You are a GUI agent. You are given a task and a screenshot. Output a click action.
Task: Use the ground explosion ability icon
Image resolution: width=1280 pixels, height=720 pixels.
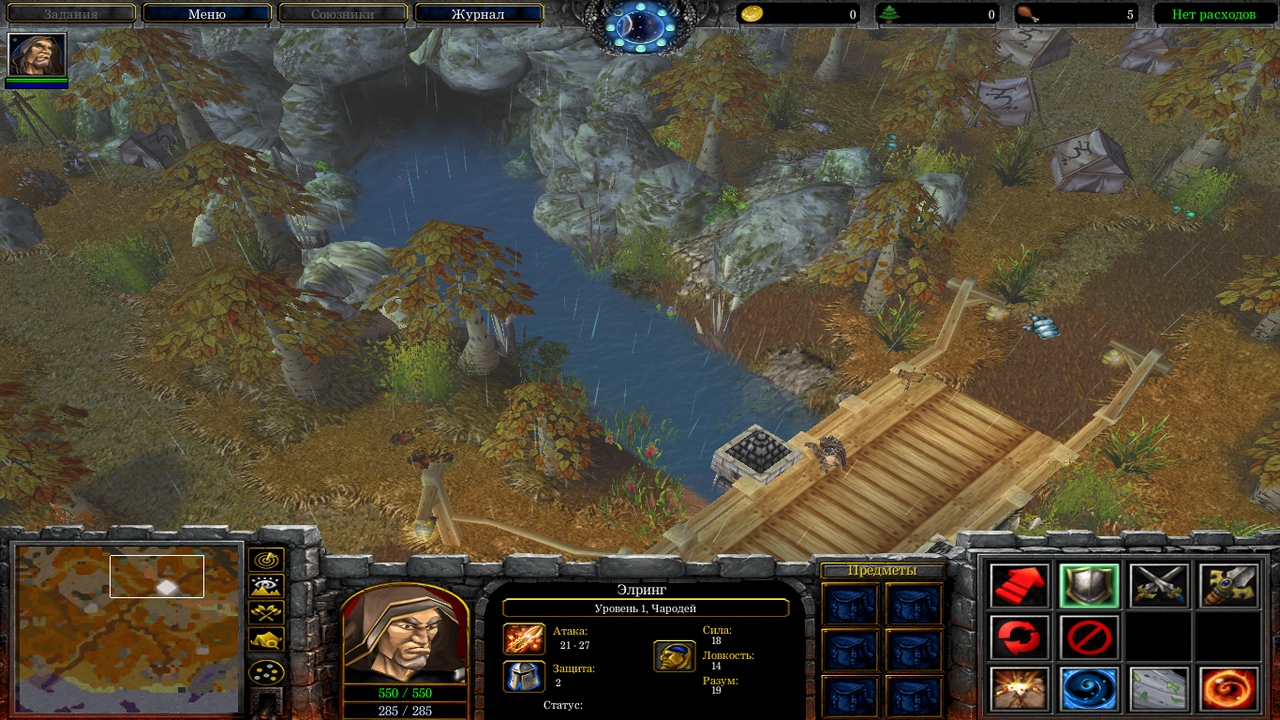tap(1020, 689)
